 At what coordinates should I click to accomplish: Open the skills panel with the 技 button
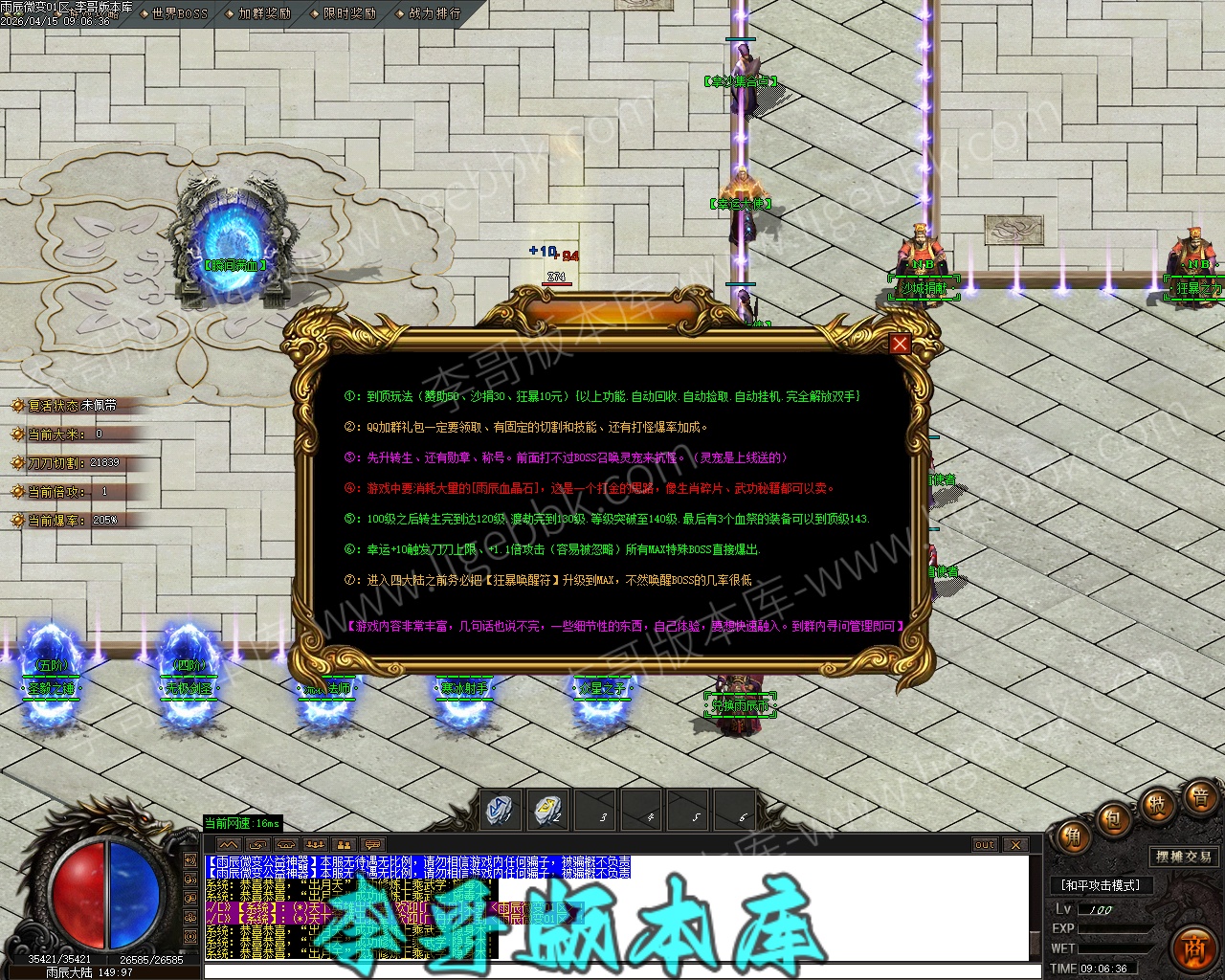1156,805
